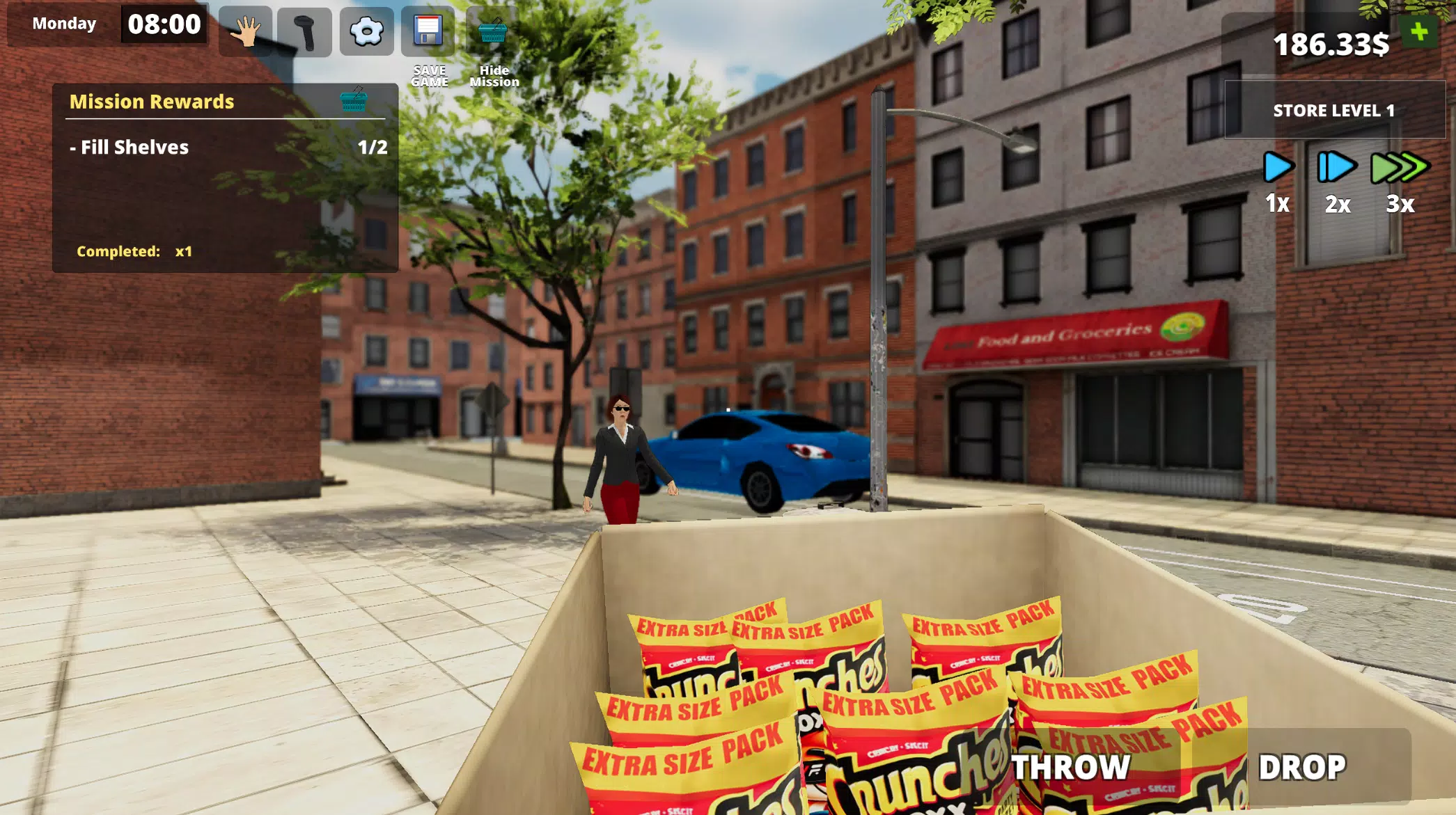Enable 3x game speed
This screenshot has height=815, width=1456.
coord(1400,166)
